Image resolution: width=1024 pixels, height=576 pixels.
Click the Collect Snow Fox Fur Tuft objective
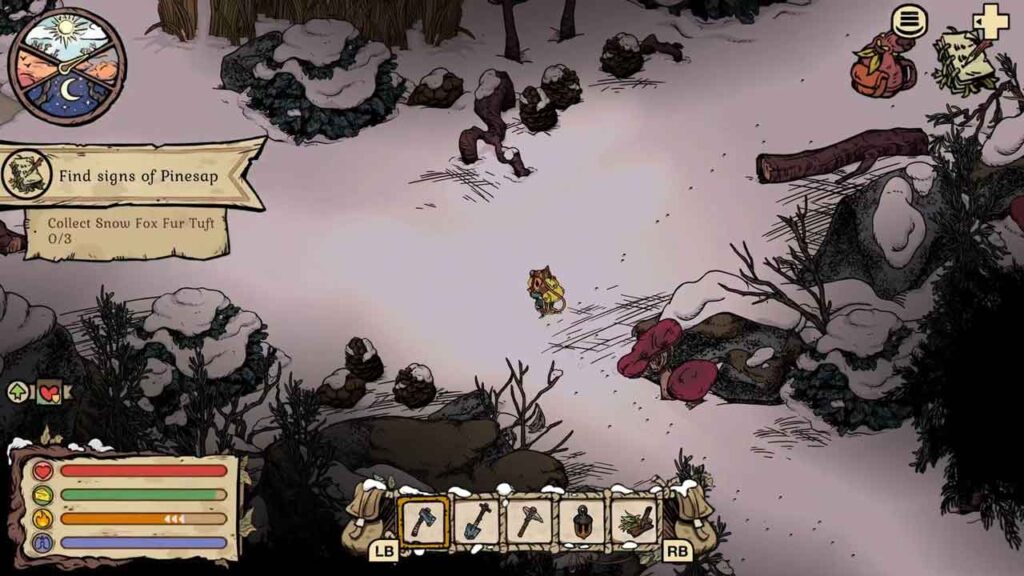[125, 230]
